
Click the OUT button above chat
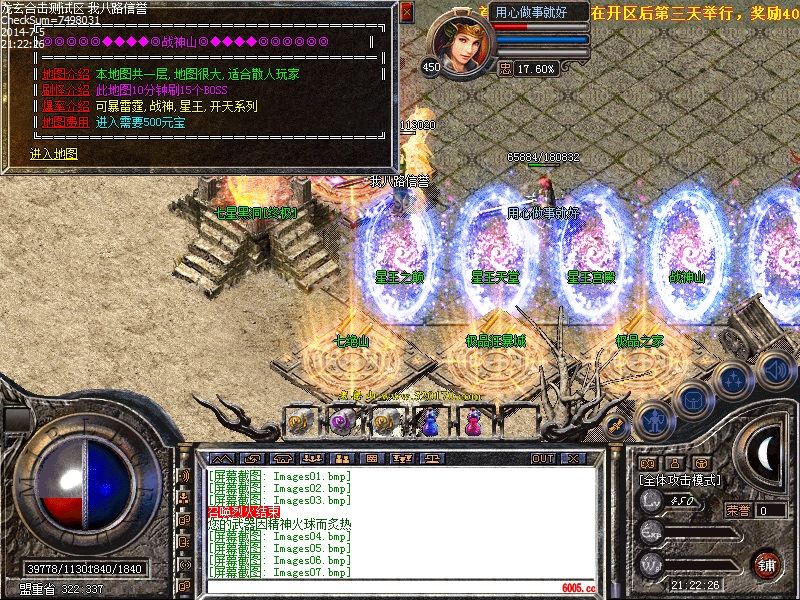pos(543,458)
